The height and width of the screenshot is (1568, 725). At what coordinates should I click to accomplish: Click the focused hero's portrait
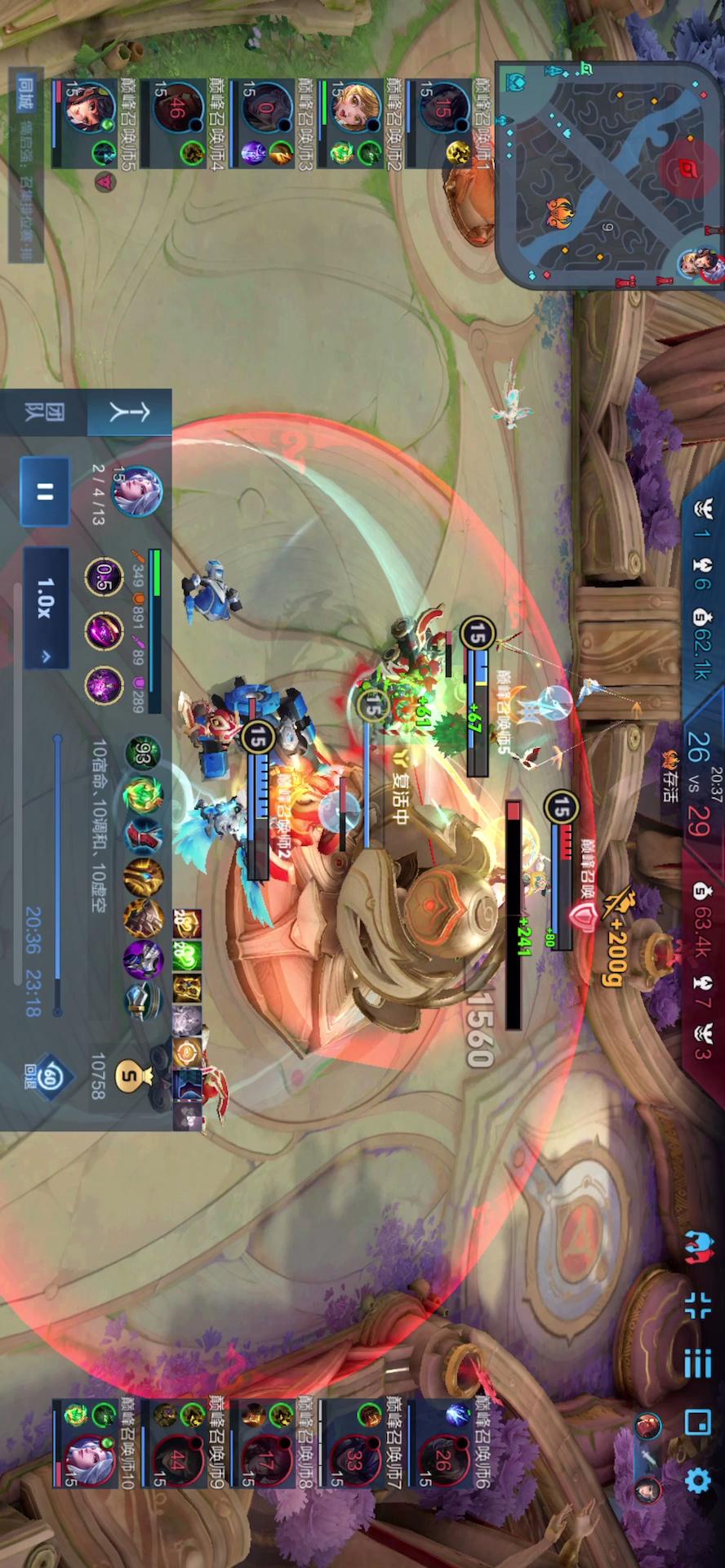136,492
